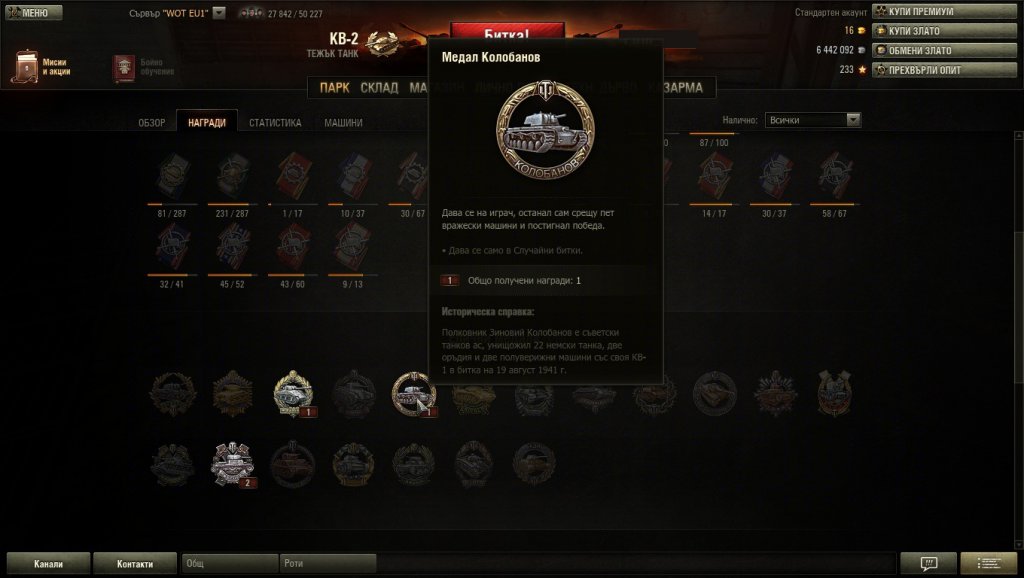Image resolution: width=1024 pixels, height=578 pixels.
Task: Open the server WOT EU1 dropdown
Action: (219, 13)
